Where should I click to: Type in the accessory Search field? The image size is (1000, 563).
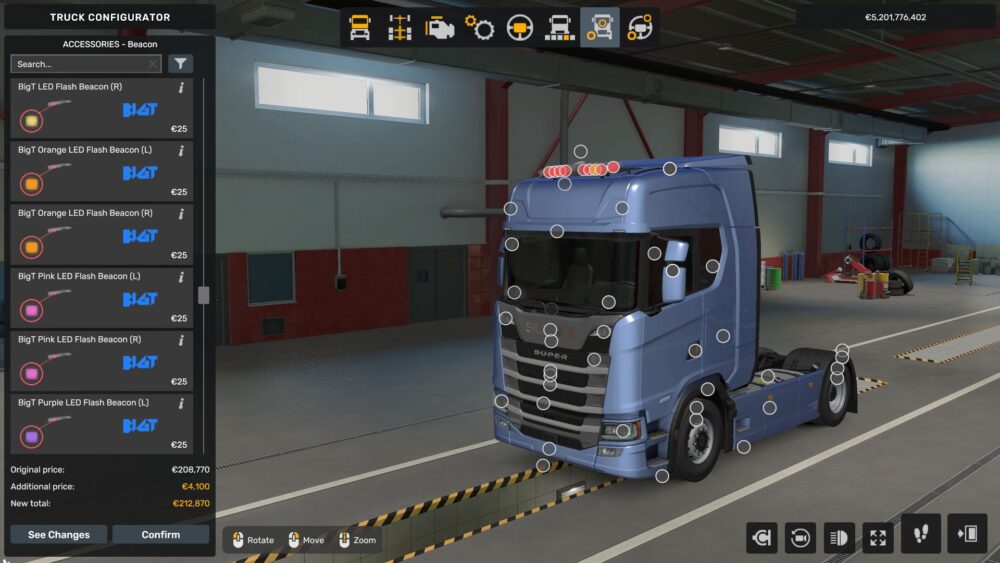click(80, 64)
